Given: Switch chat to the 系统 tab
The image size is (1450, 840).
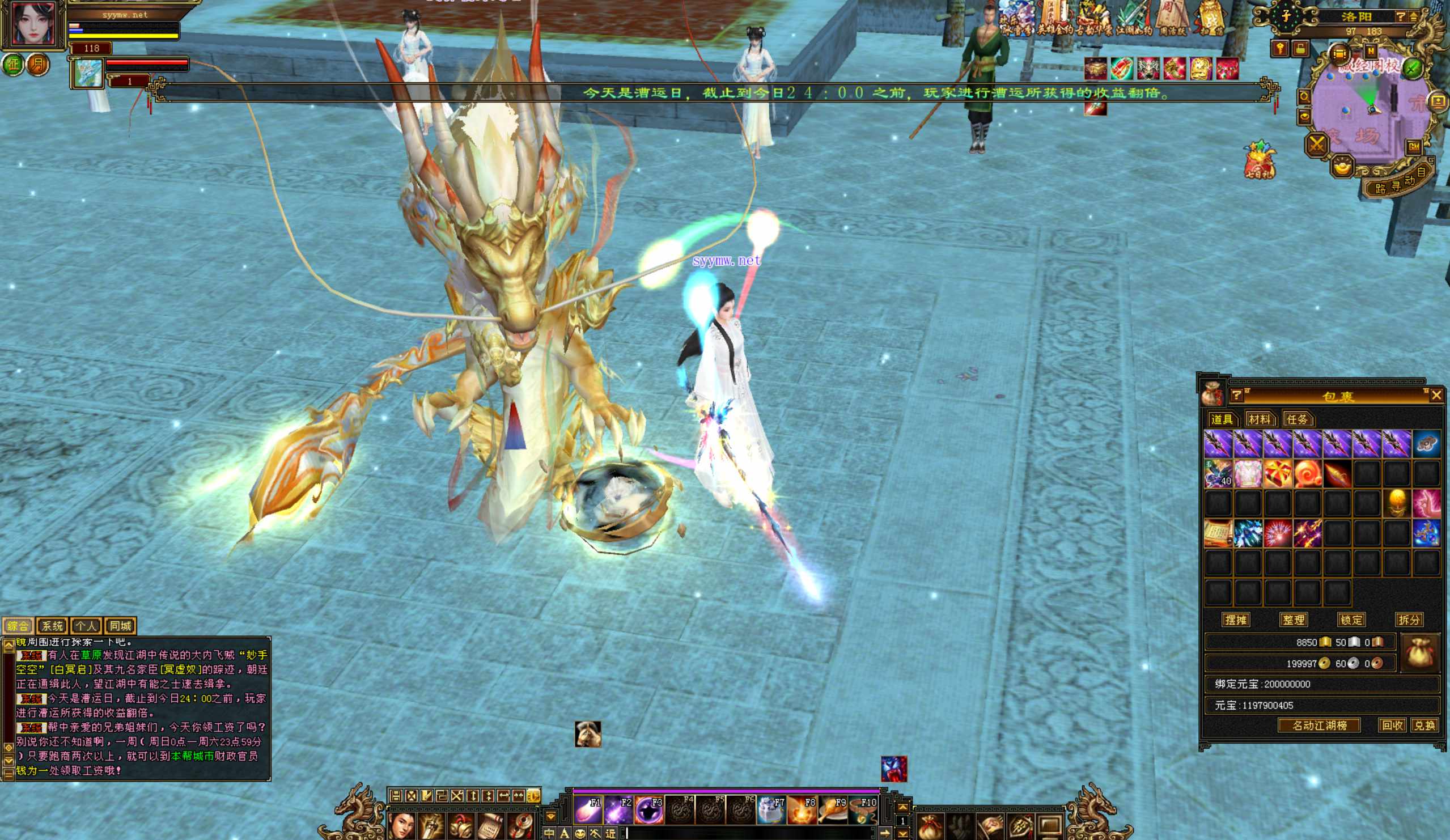Looking at the screenshot, I should 52,626.
